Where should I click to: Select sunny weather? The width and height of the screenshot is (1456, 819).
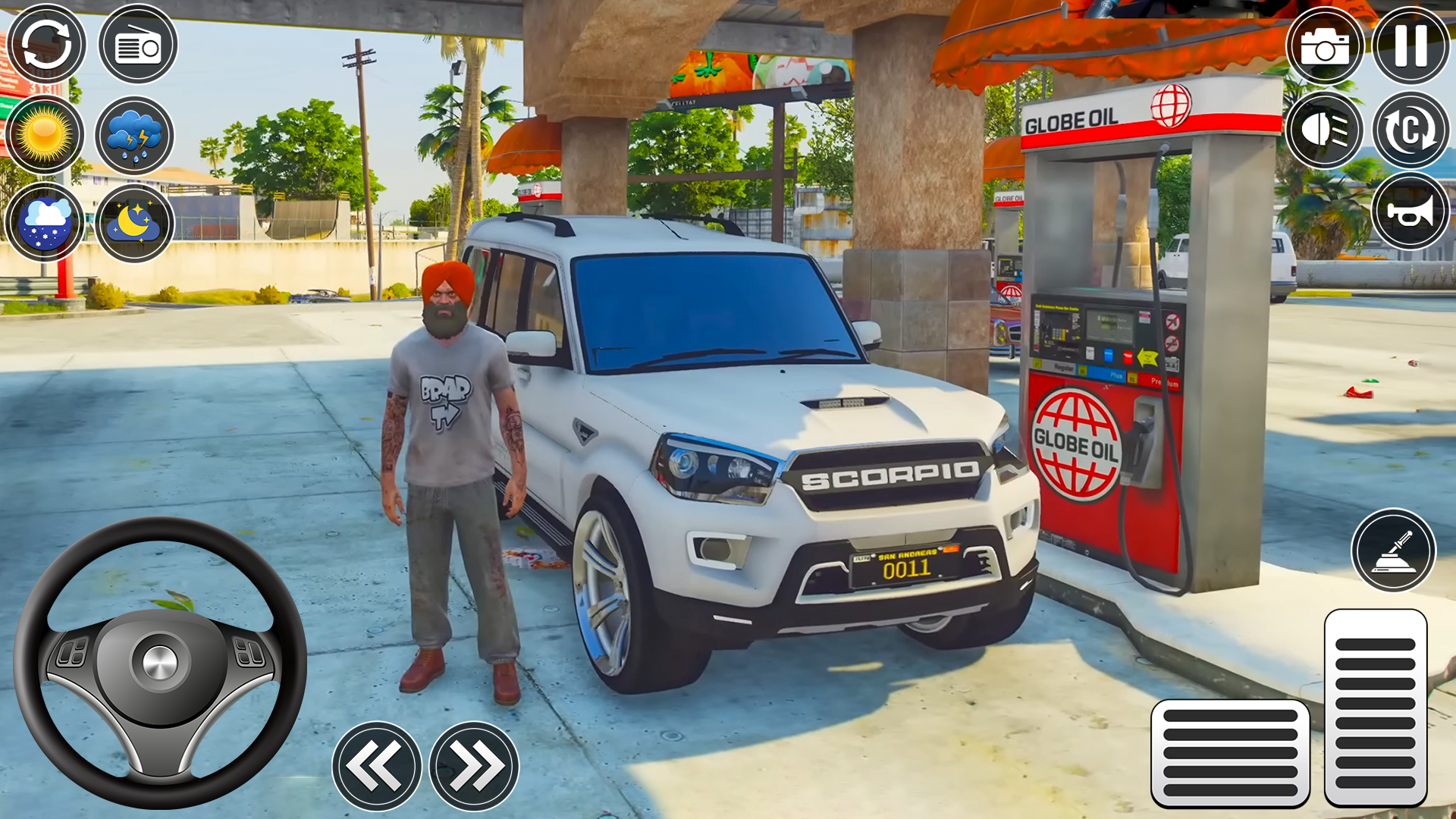(45, 134)
